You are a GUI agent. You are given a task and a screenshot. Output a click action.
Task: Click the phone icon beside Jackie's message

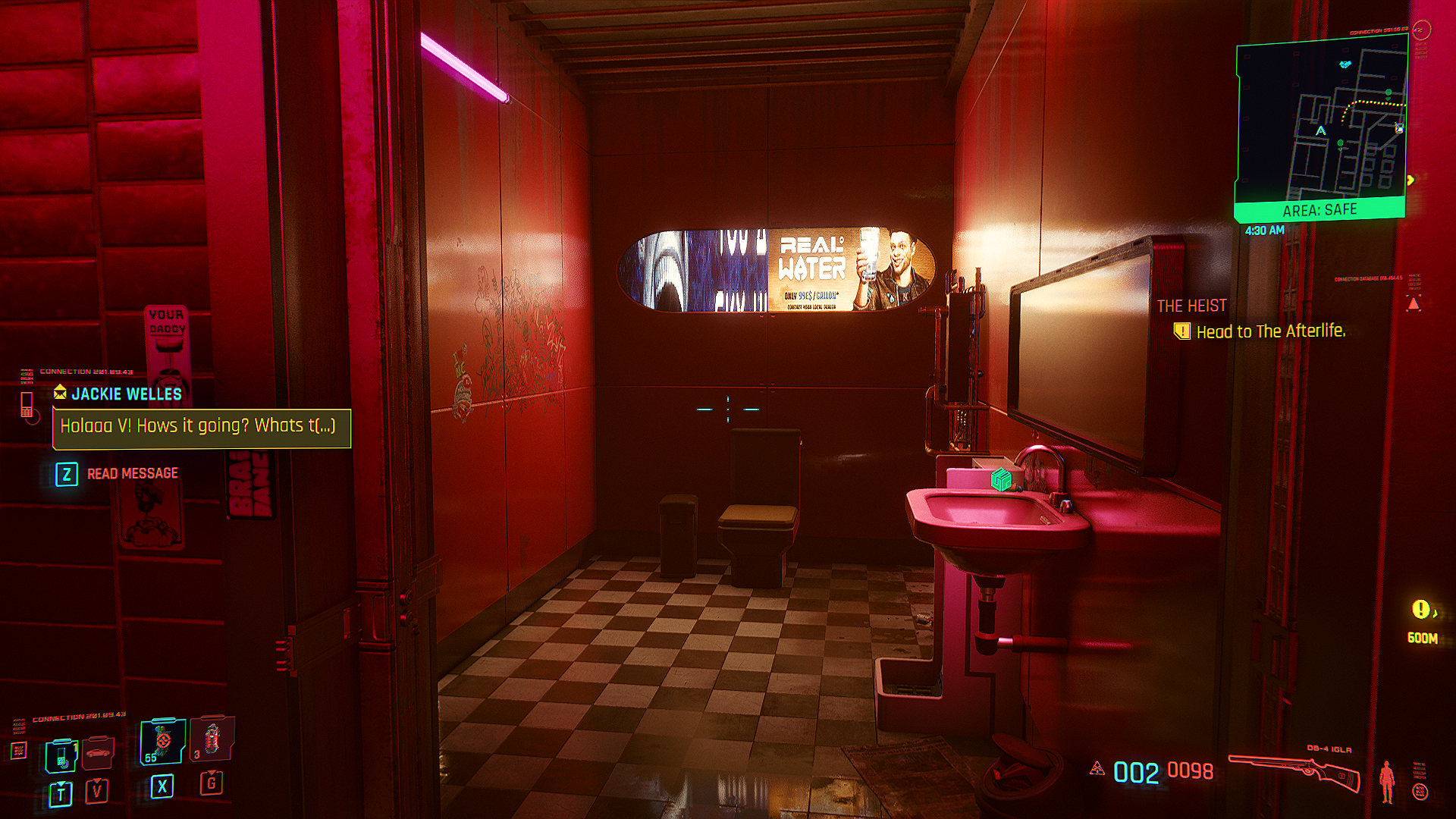27,405
